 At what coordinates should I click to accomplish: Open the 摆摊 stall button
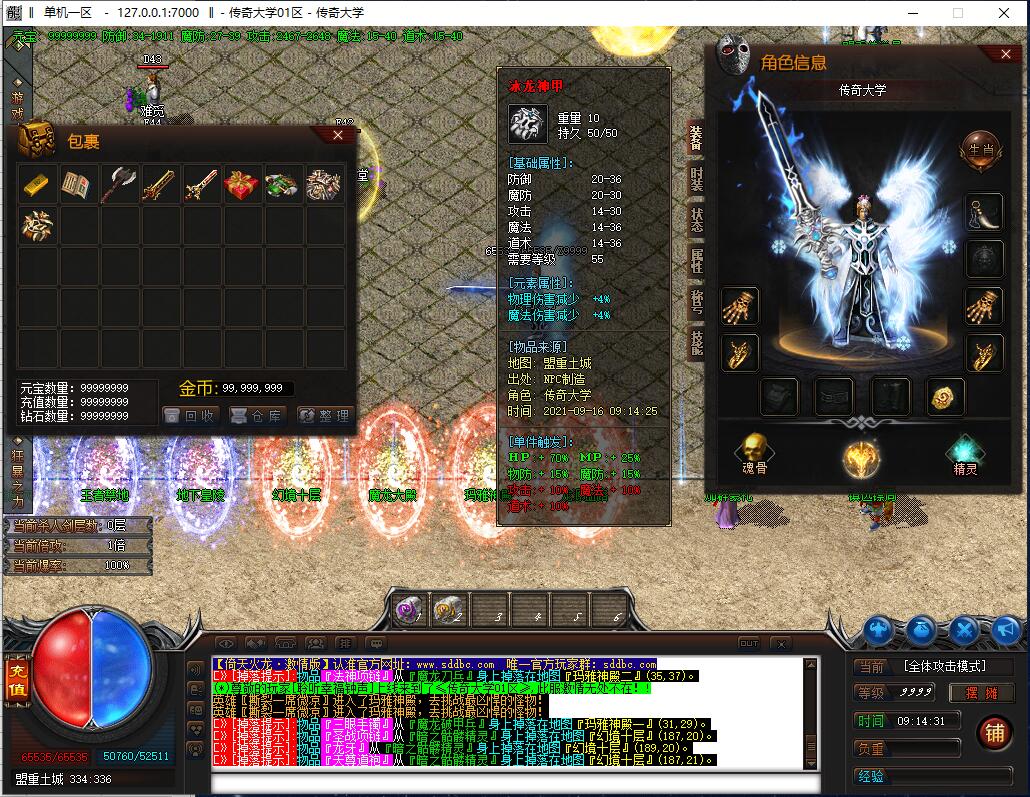click(x=965, y=692)
